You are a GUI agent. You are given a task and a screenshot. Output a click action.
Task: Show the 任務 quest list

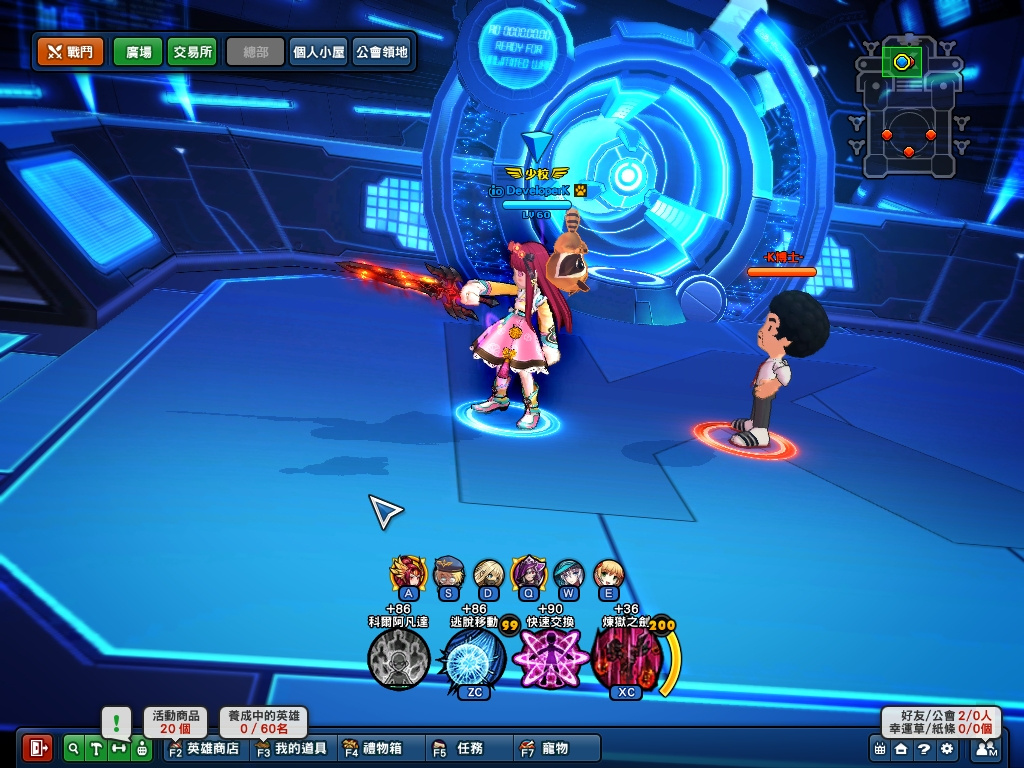click(x=460, y=748)
